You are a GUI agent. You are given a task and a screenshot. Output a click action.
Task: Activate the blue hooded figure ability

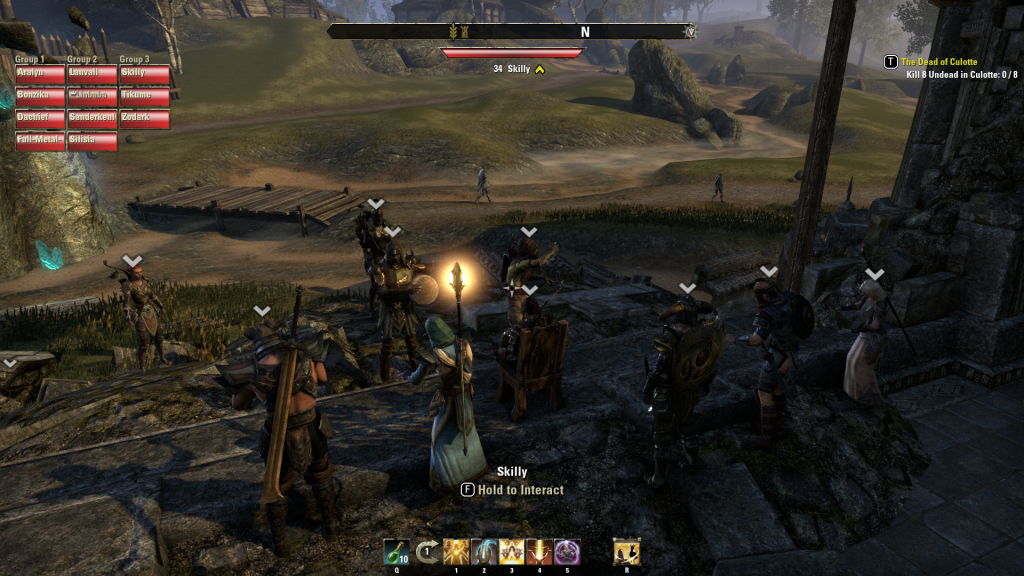(x=484, y=551)
